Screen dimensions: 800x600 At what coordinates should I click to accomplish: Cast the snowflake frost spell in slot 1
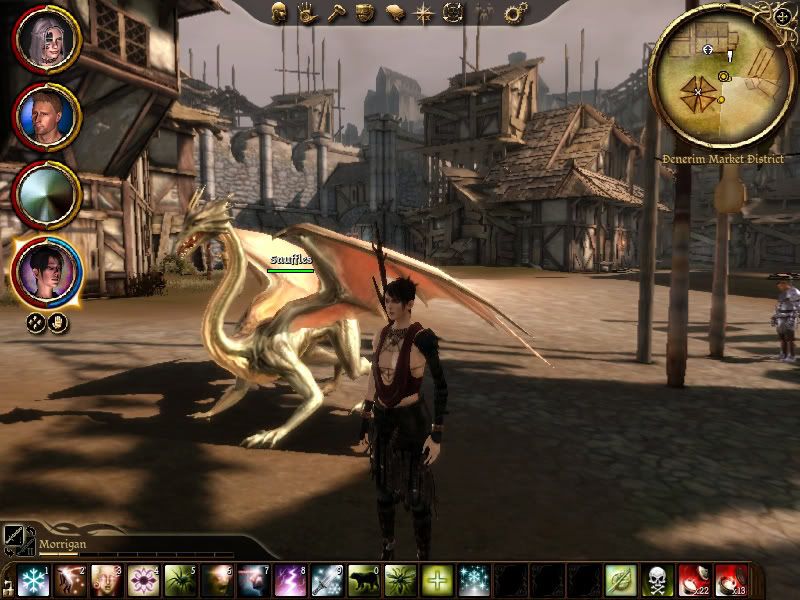(34, 581)
